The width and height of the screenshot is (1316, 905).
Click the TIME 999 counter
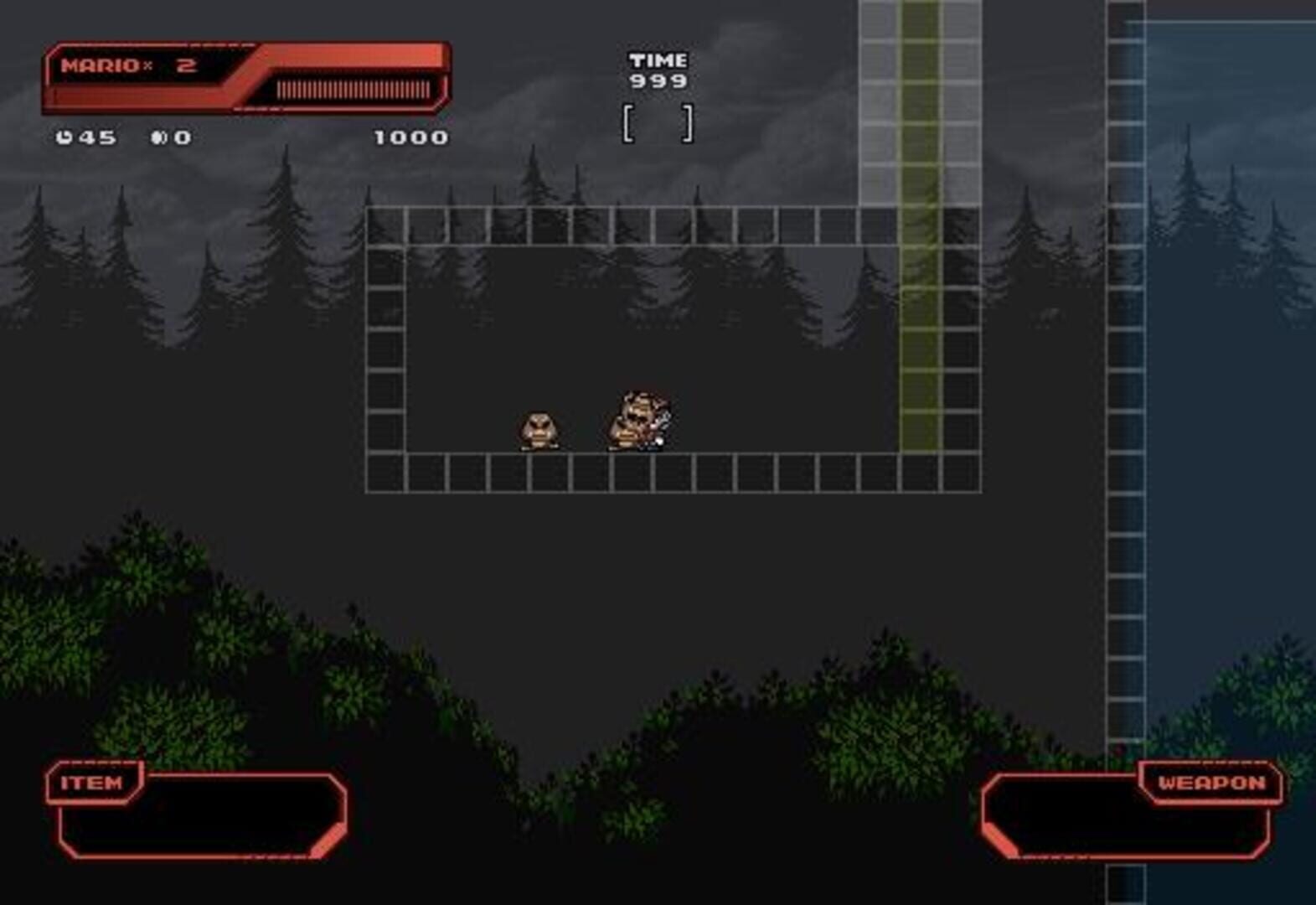(x=658, y=69)
